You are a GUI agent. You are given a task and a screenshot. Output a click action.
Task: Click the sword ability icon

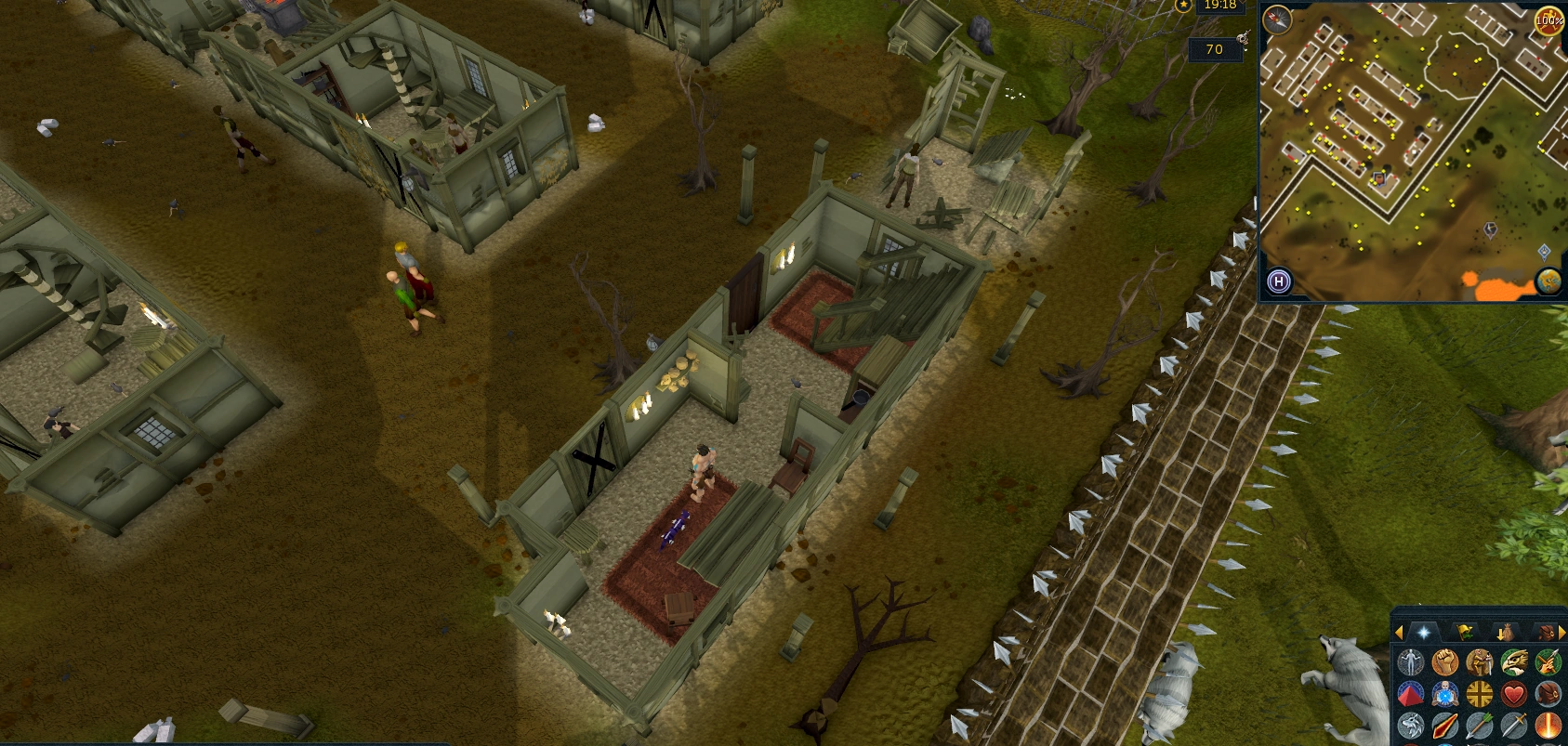coord(1514,724)
